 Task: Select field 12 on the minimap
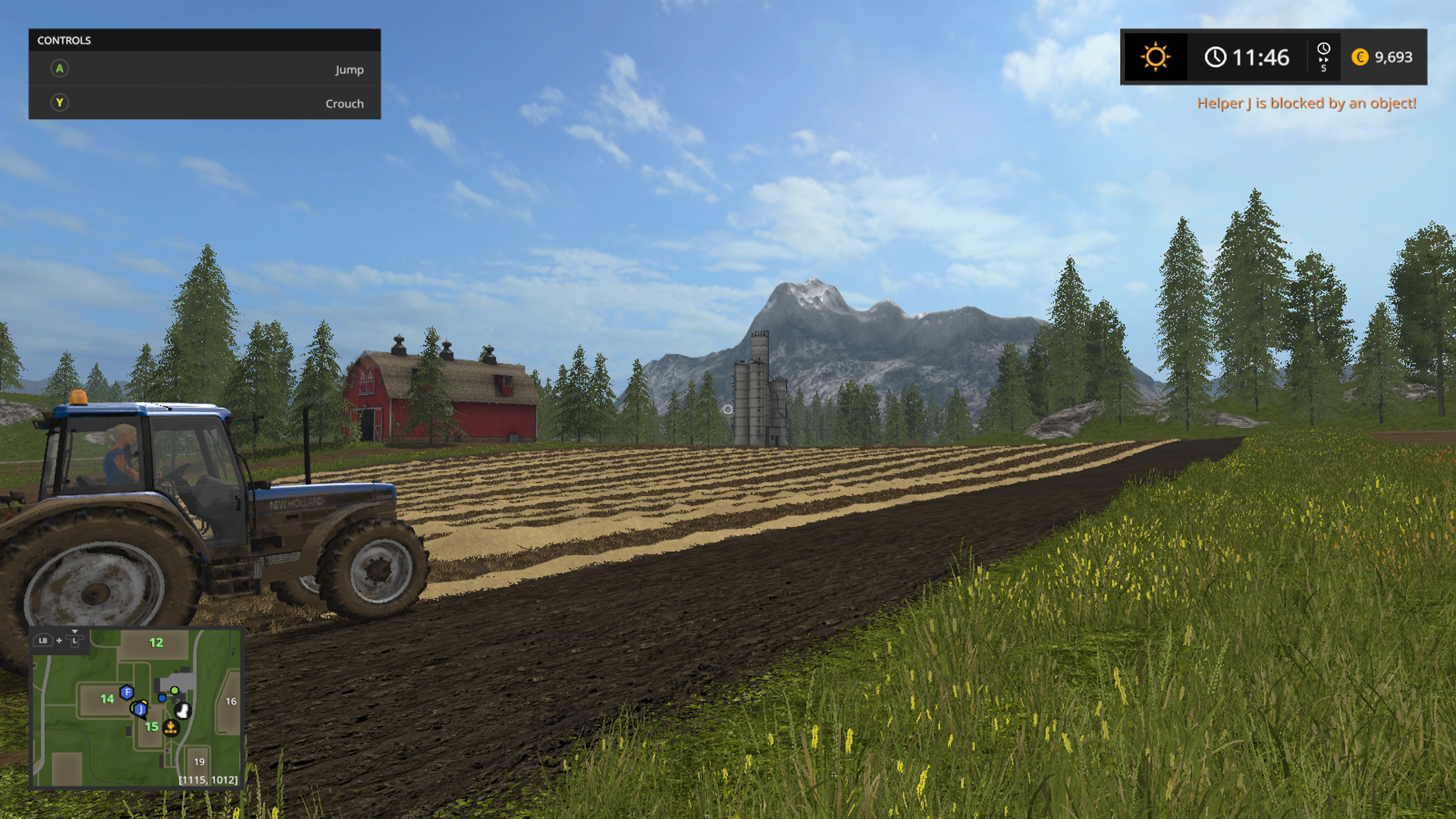pyautogui.click(x=156, y=643)
